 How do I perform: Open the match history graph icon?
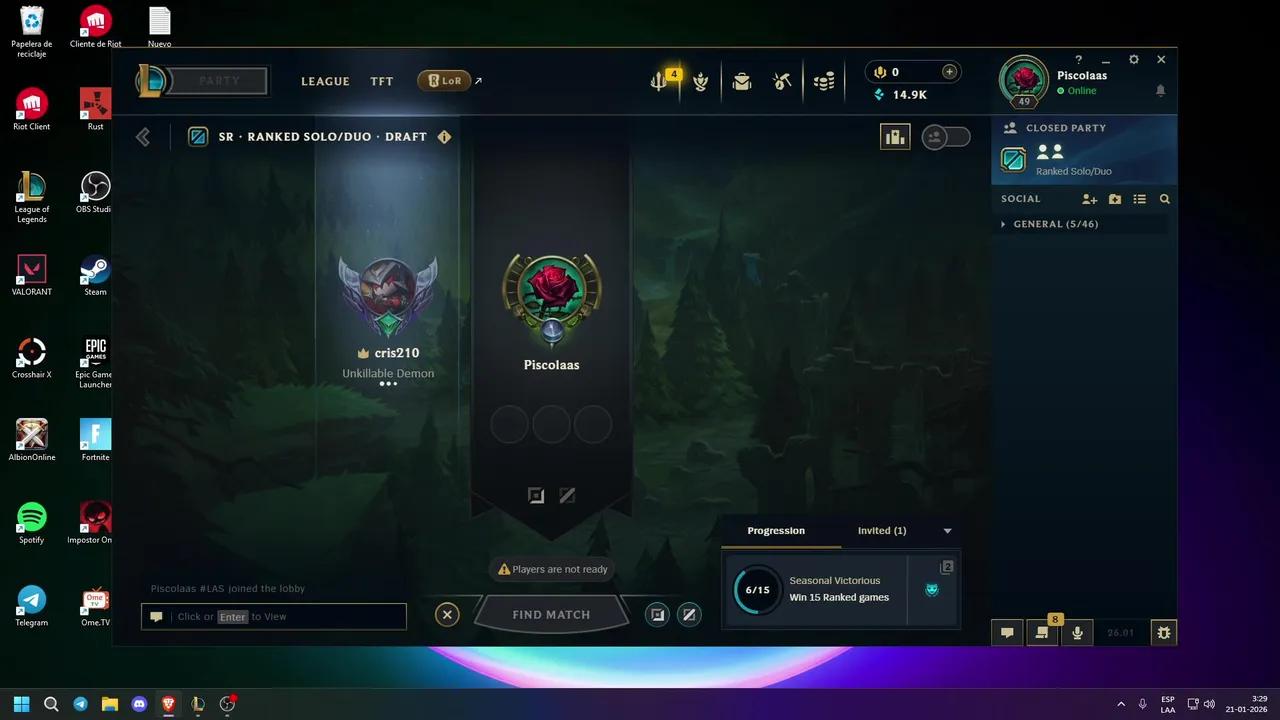tap(895, 136)
